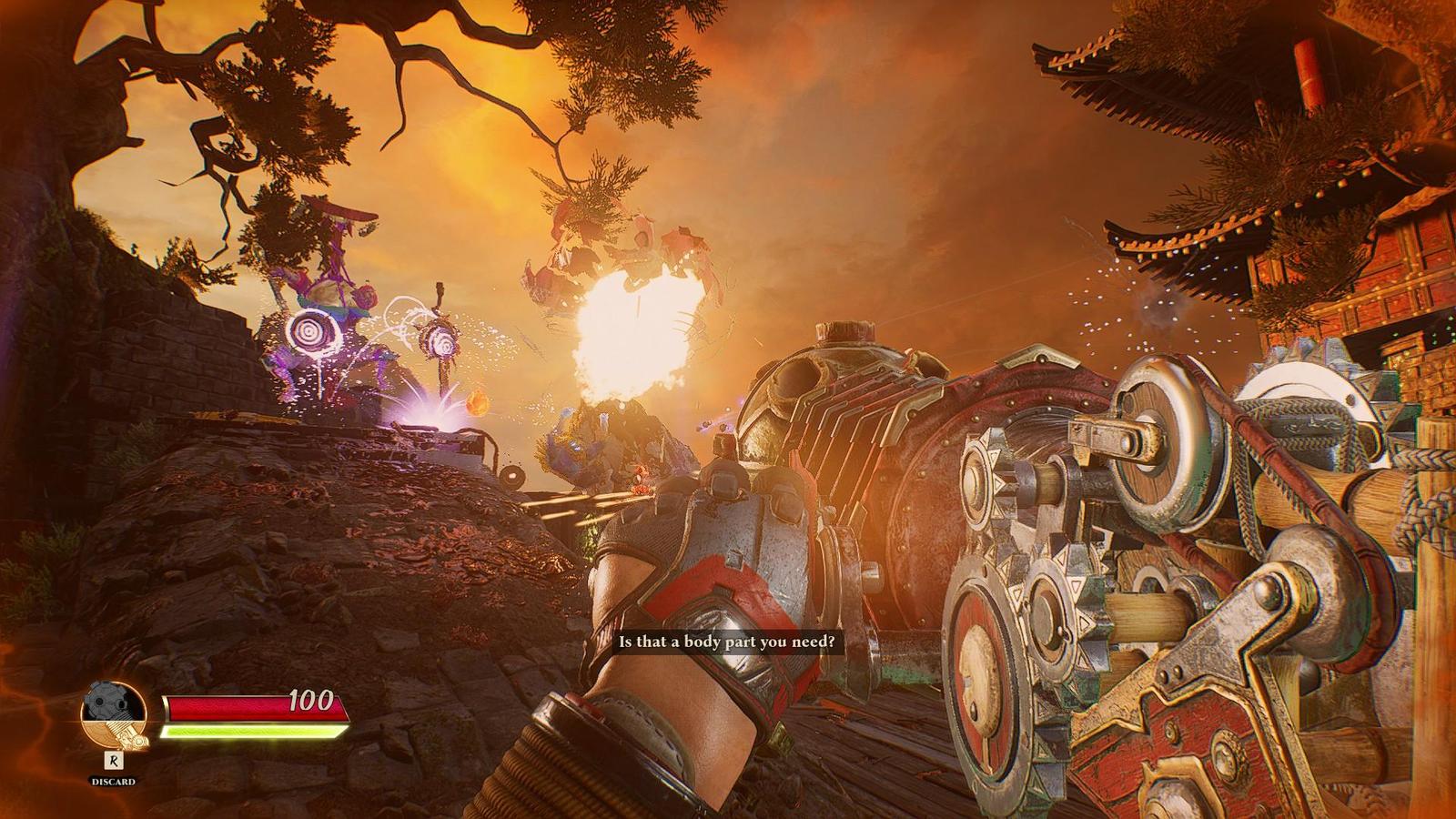Click the equipped gore weapon icon
This screenshot has width=1456, height=819.
point(113,715)
